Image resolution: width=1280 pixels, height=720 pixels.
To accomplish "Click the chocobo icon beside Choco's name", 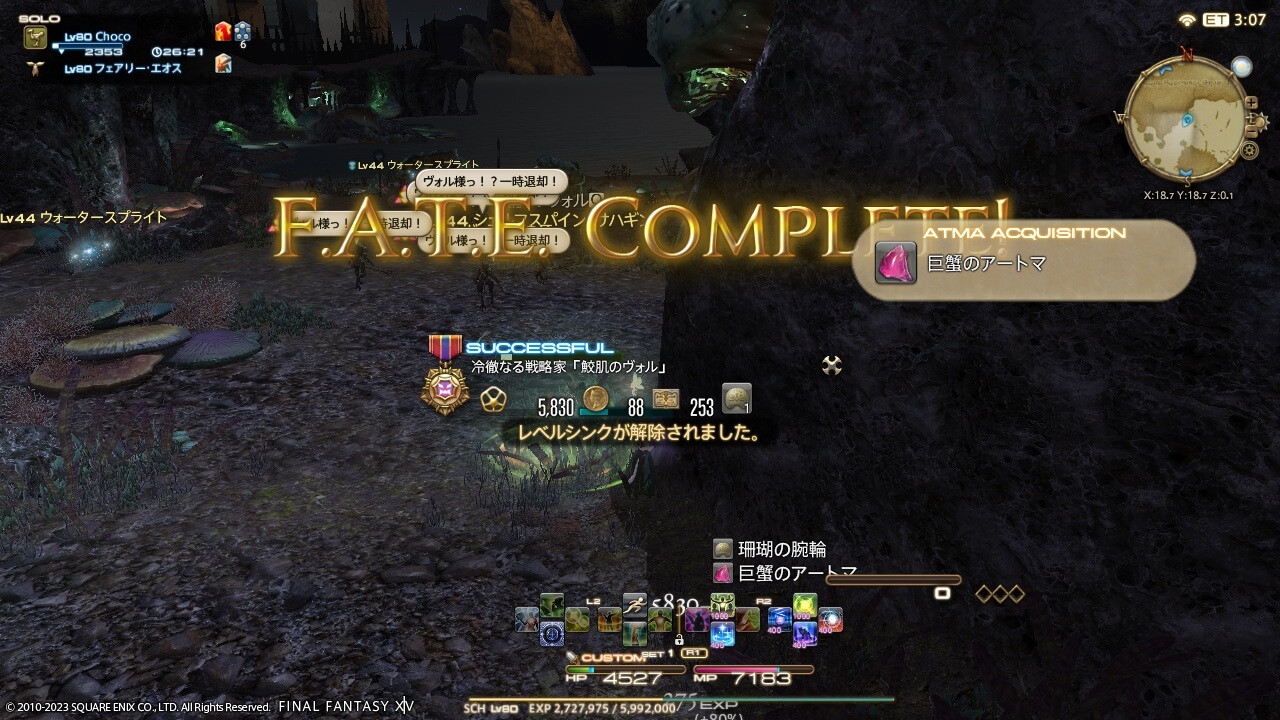I will click(36, 37).
